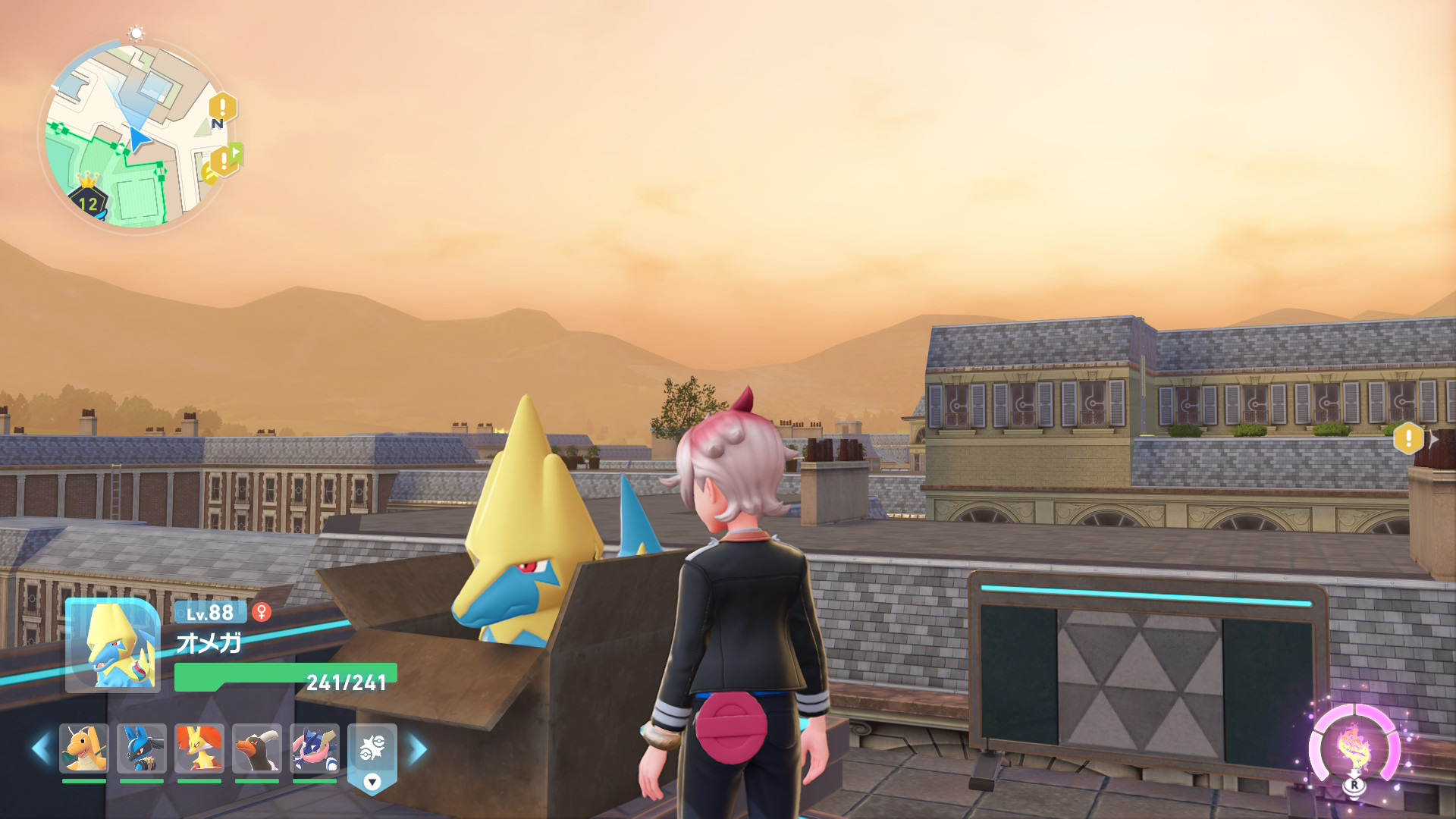Pick the Delphox party slot
This screenshot has height=819, width=1456.
coord(199,748)
